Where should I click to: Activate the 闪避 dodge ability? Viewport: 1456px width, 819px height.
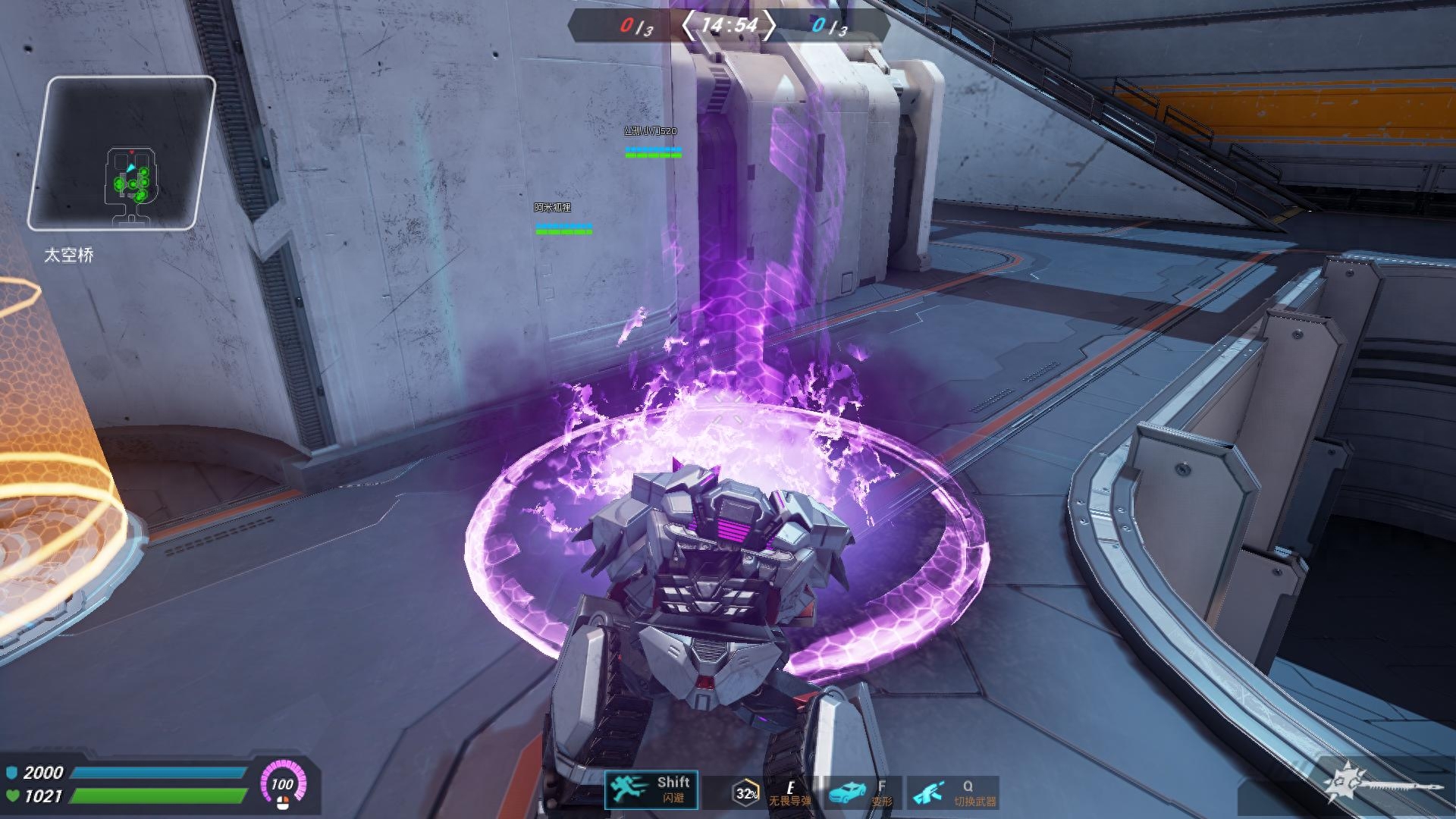(x=651, y=790)
